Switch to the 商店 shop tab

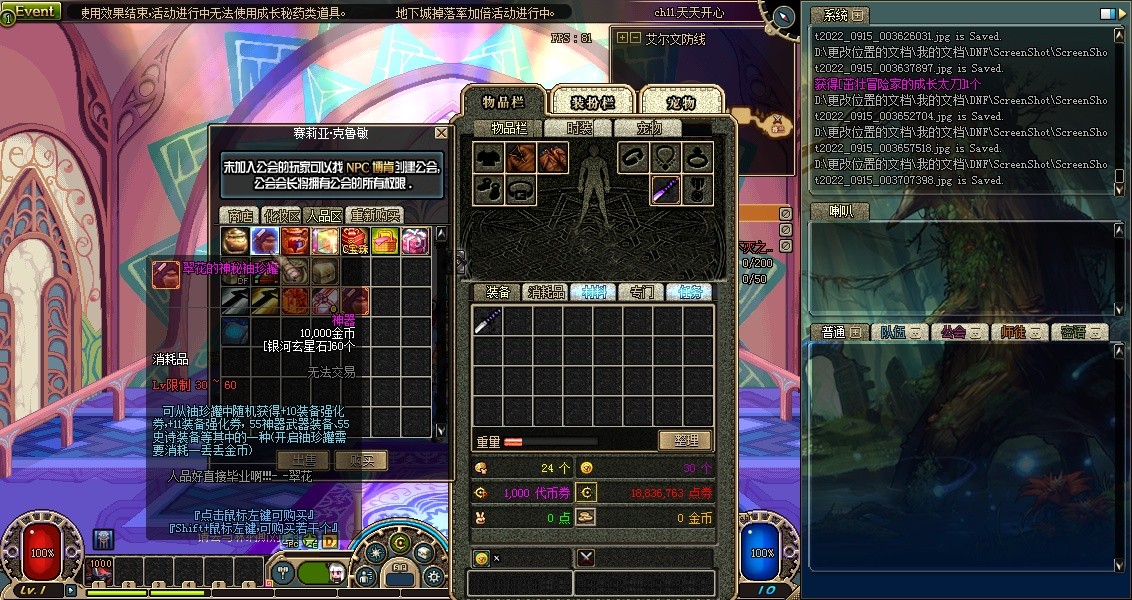click(x=240, y=215)
